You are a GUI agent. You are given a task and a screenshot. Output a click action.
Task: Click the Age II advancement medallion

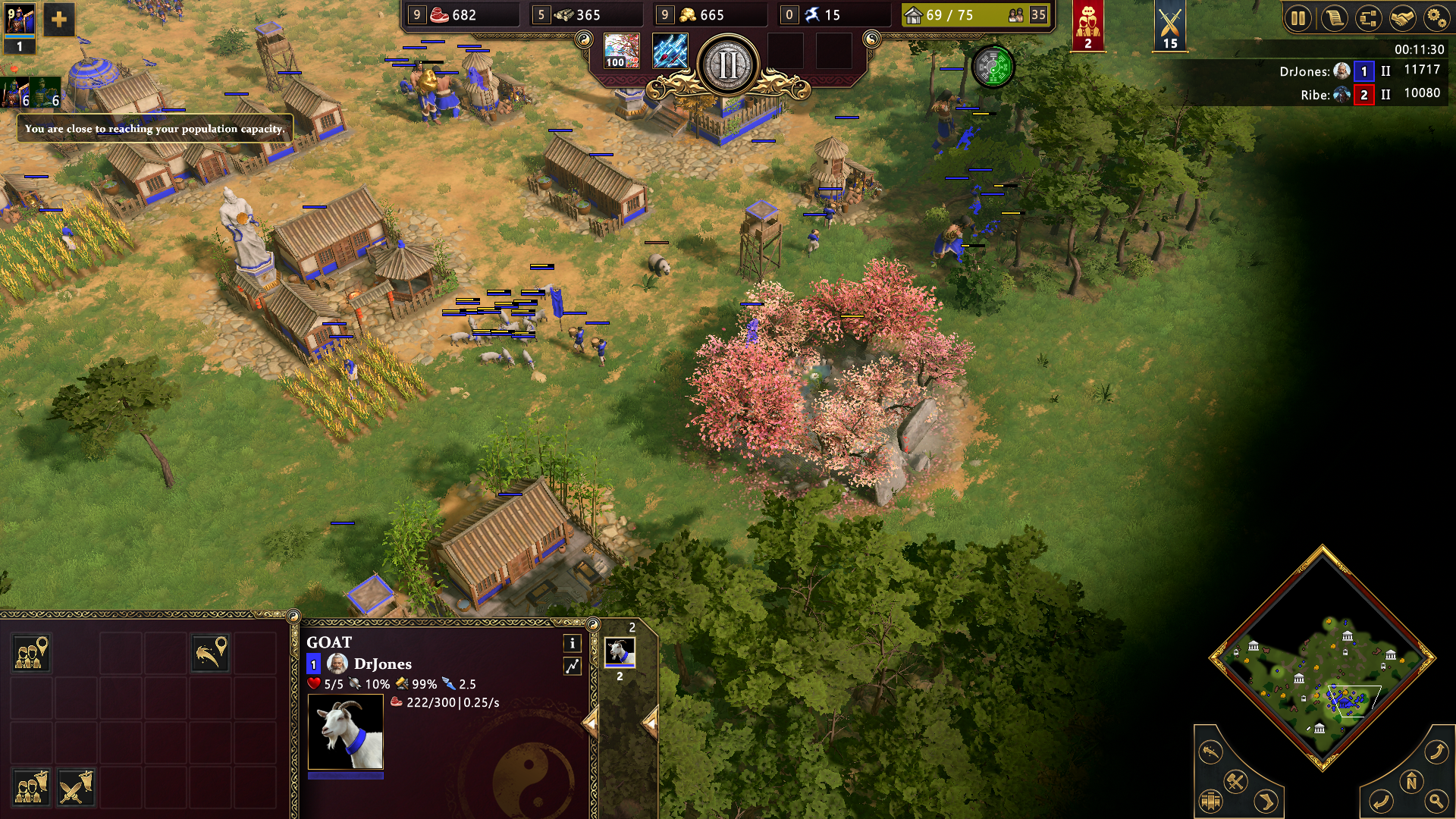727,66
